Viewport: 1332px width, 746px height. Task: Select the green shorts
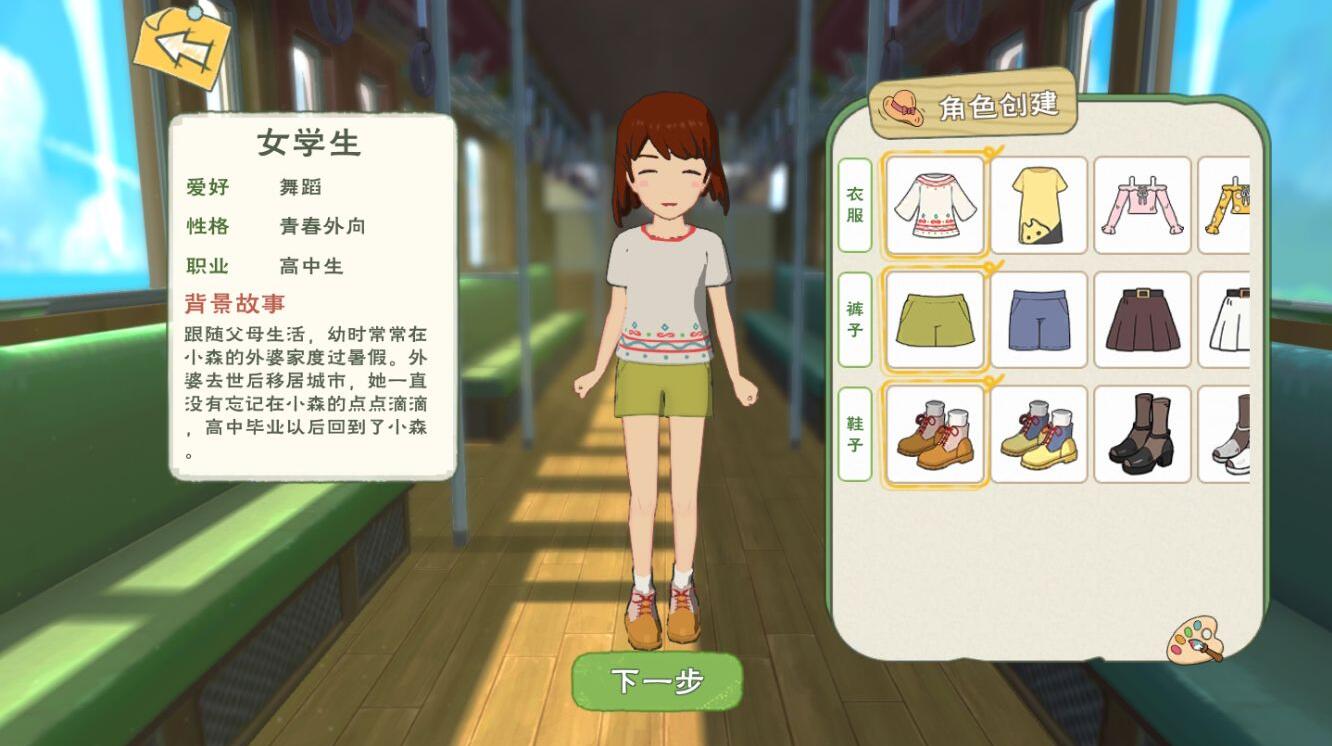pos(935,320)
